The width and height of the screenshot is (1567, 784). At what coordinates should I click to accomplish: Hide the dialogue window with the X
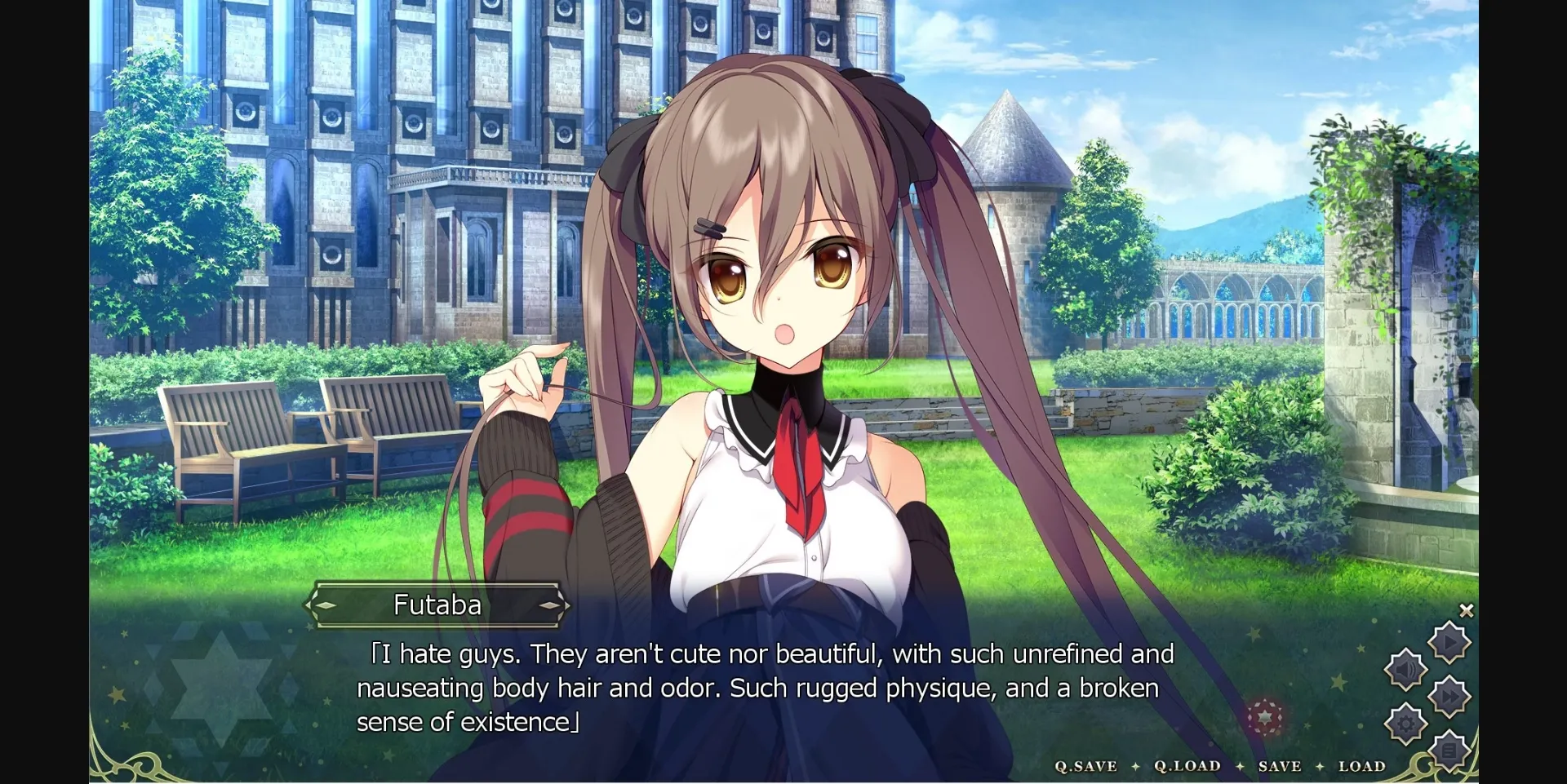[1467, 610]
